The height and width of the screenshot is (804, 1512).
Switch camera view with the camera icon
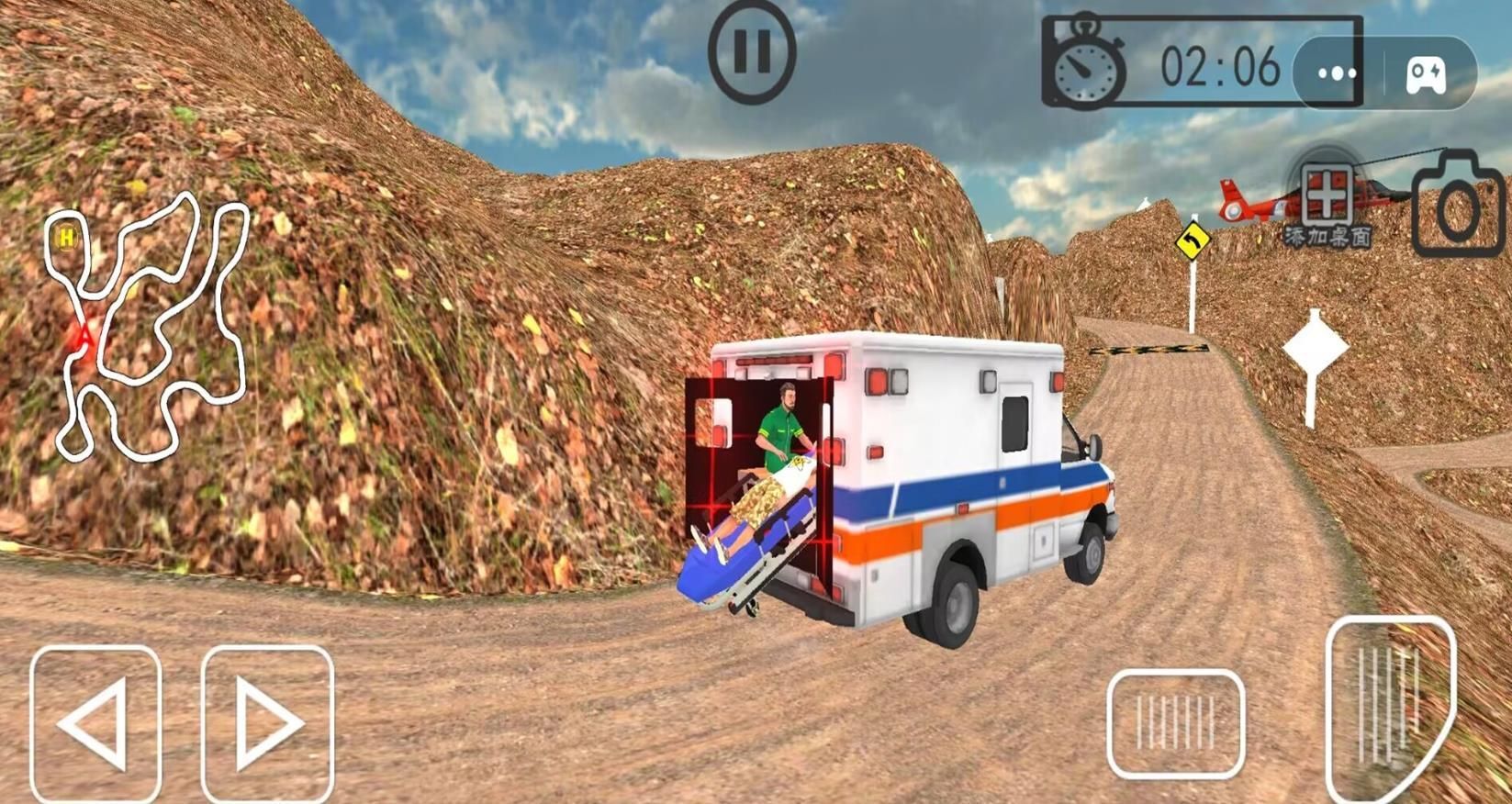point(1458,207)
